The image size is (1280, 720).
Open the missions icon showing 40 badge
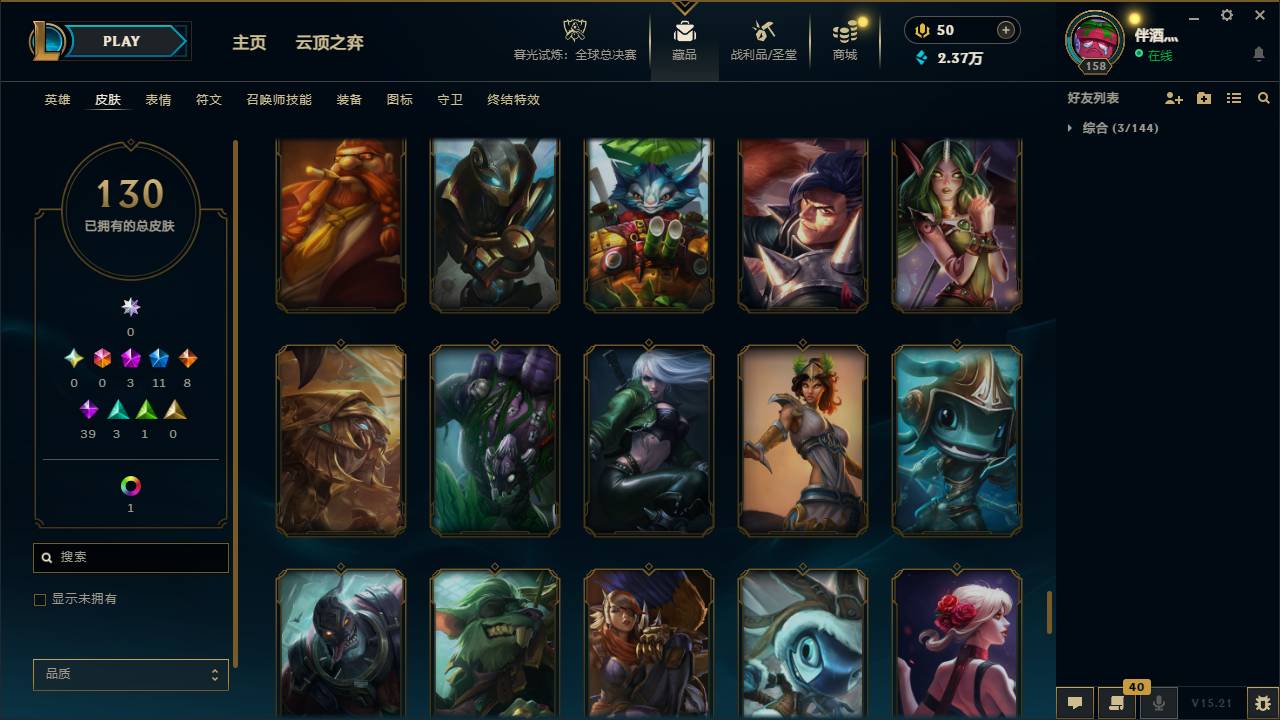pyautogui.click(x=1117, y=703)
